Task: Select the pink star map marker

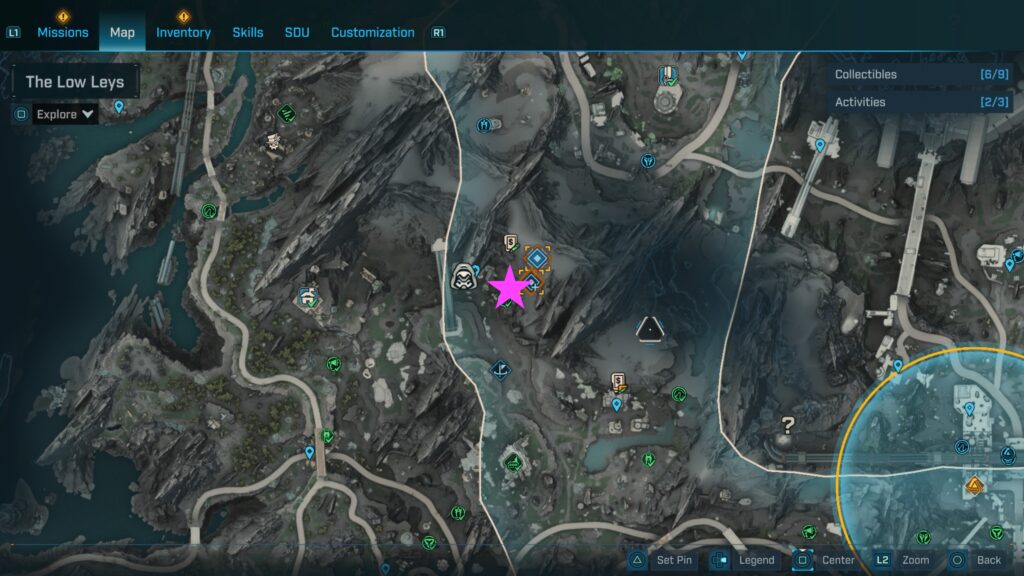Action: 510,289
